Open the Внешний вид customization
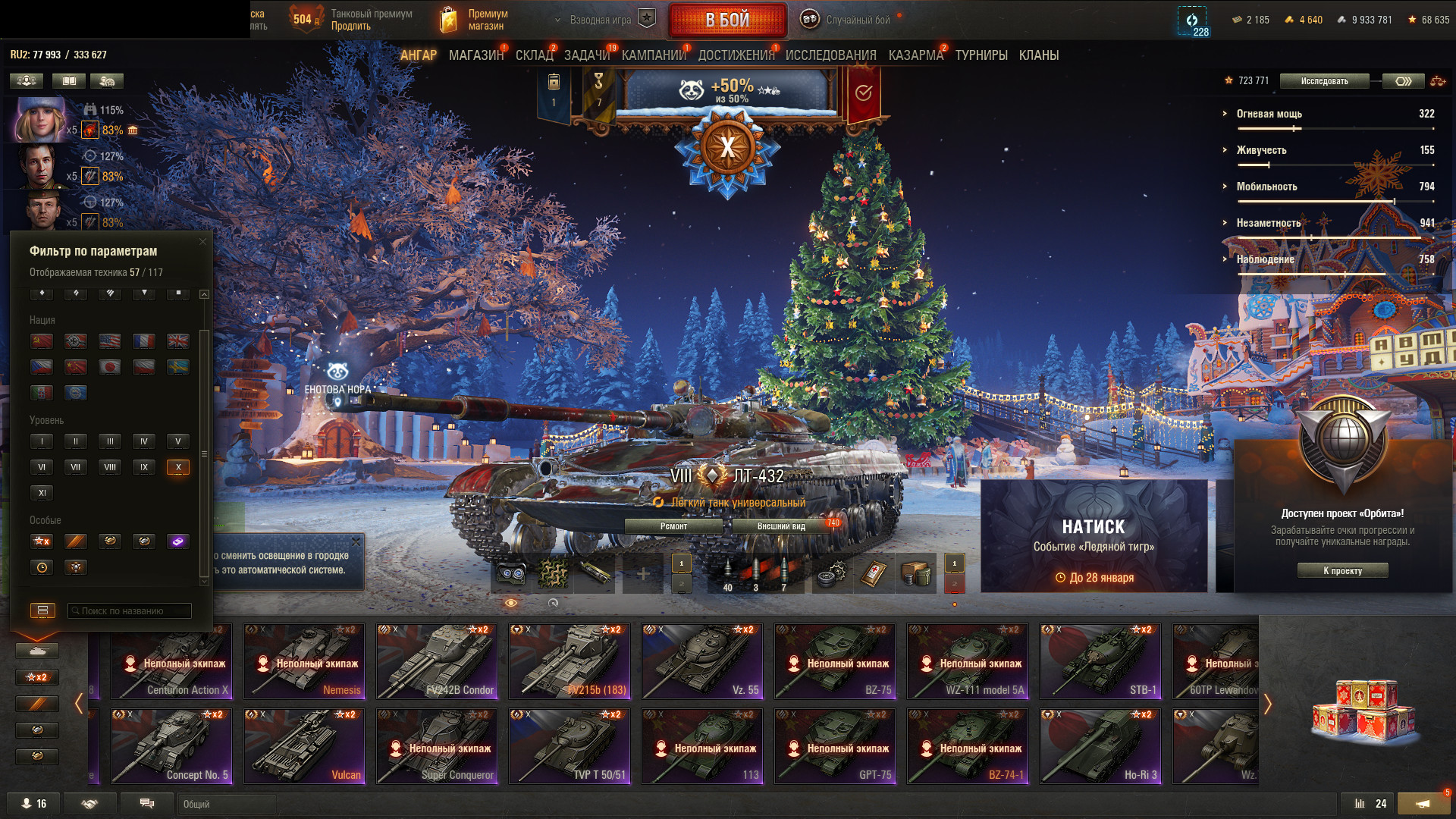 click(x=781, y=526)
